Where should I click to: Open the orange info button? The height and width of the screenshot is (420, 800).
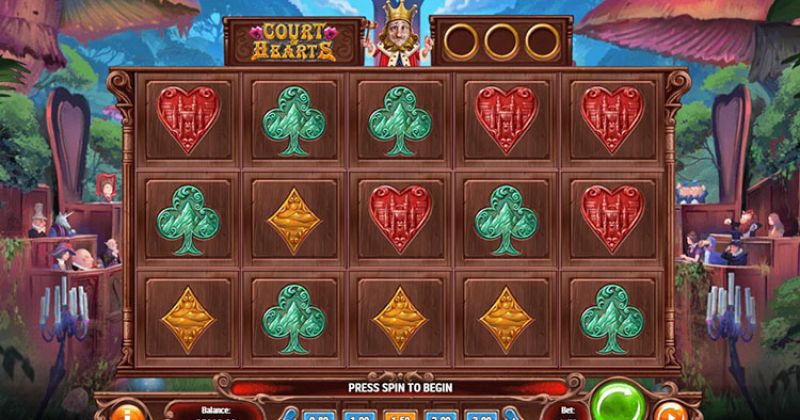(130, 410)
